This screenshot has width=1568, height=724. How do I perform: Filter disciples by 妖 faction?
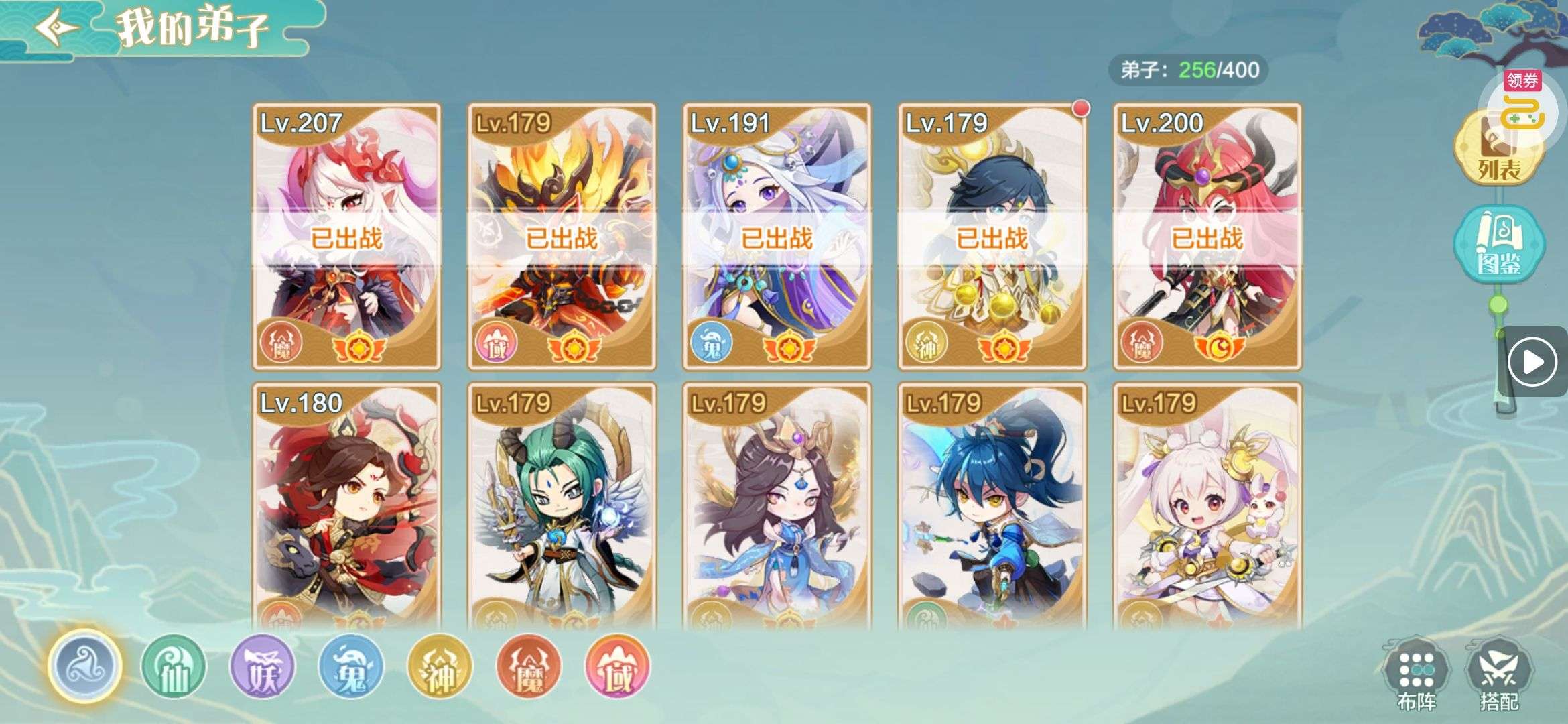click(262, 666)
